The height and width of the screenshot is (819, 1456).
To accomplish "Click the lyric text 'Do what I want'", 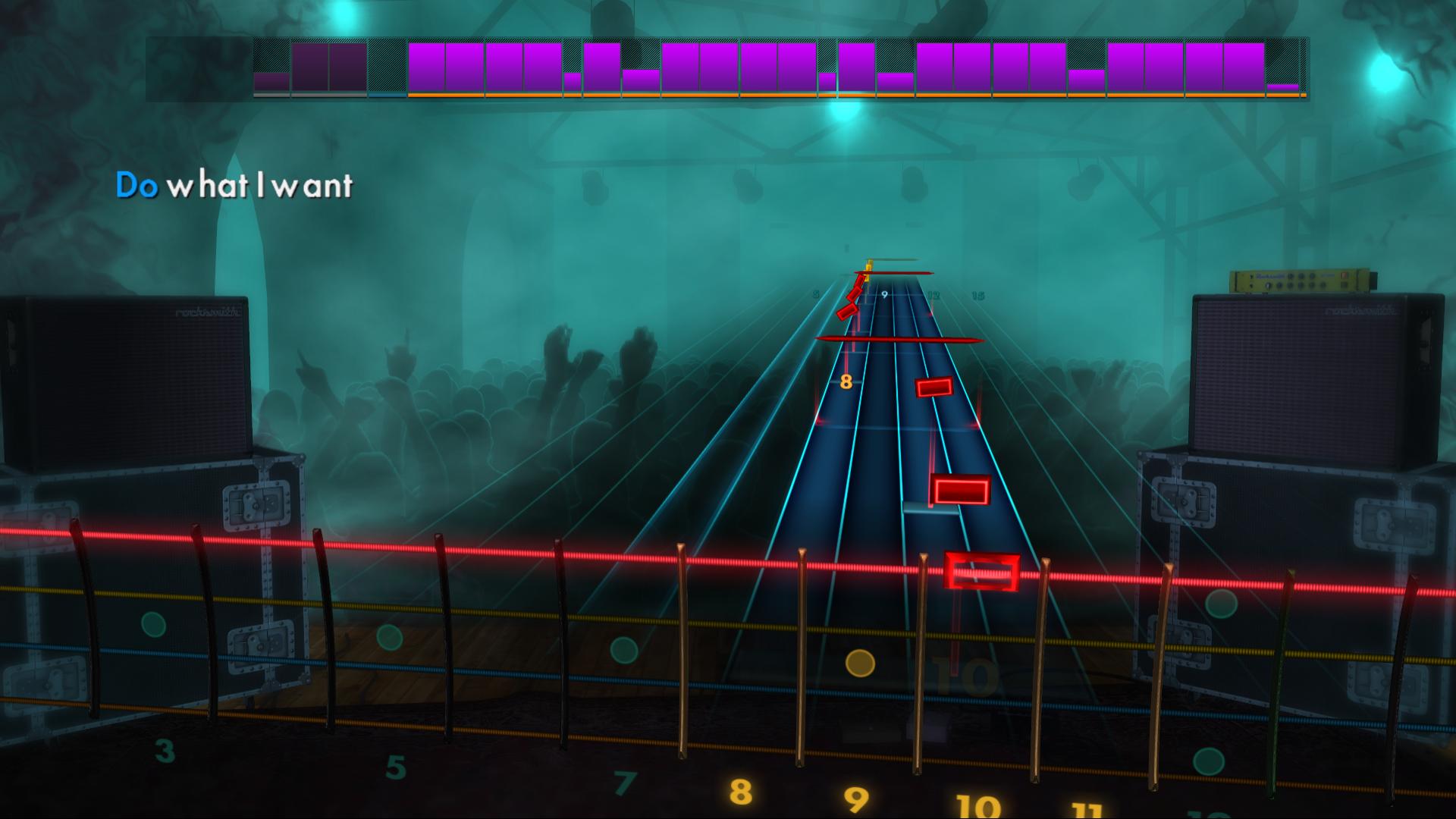I will coord(235,184).
